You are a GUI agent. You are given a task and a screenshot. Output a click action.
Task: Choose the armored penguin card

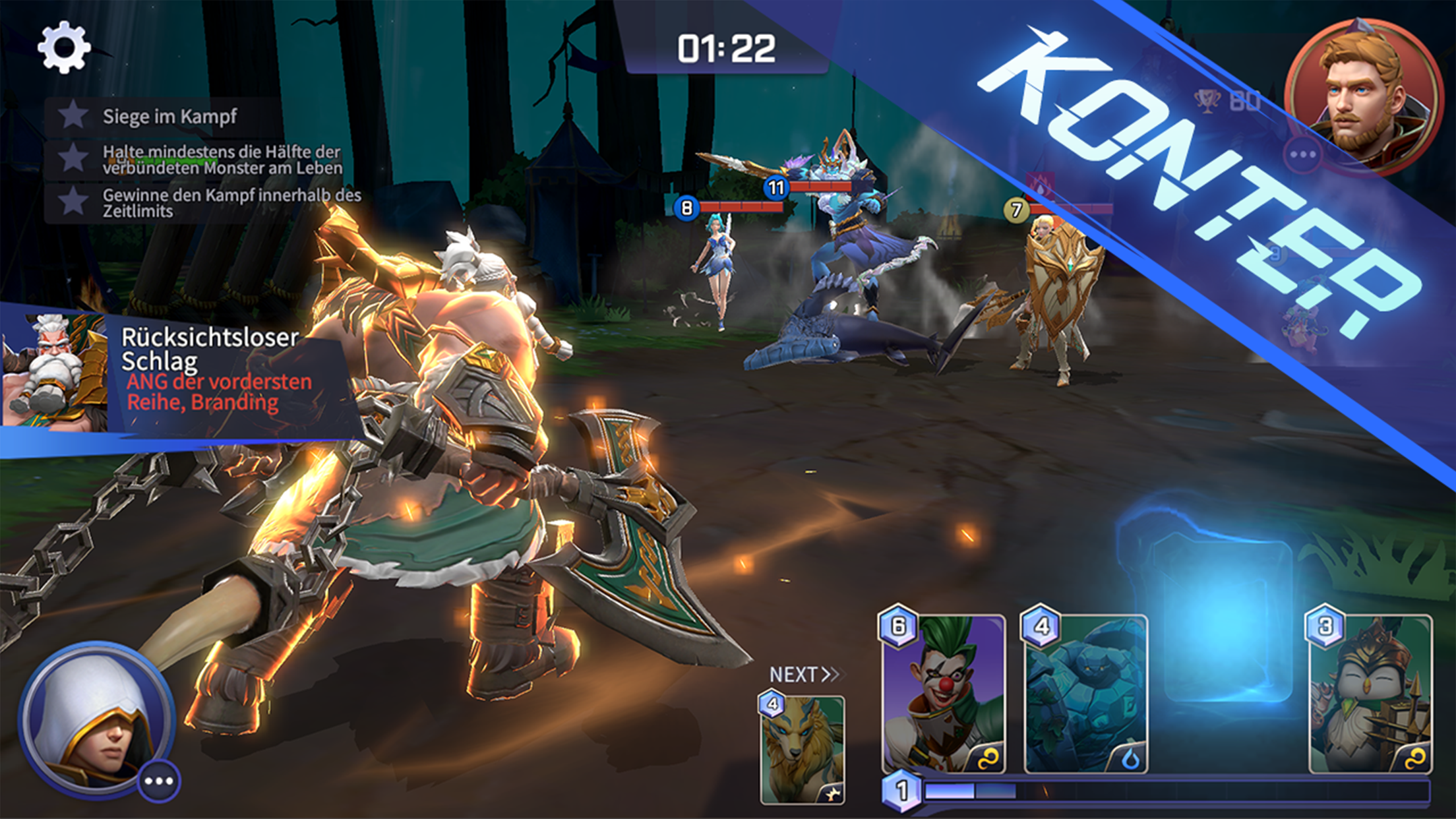(1370, 694)
